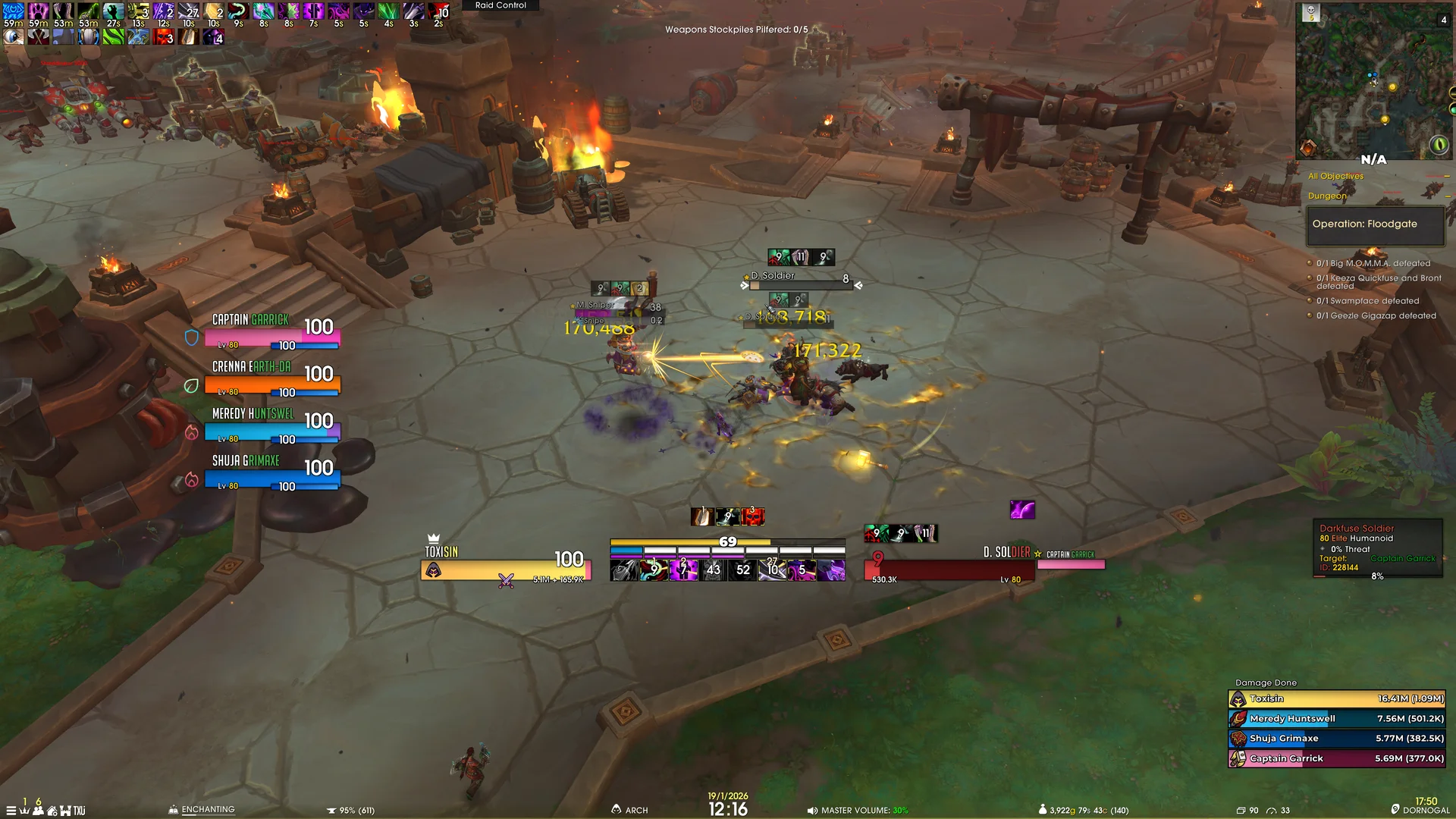Screen dimensions: 1456x819
Task: Click the Raid Control tab
Action: pos(500,5)
